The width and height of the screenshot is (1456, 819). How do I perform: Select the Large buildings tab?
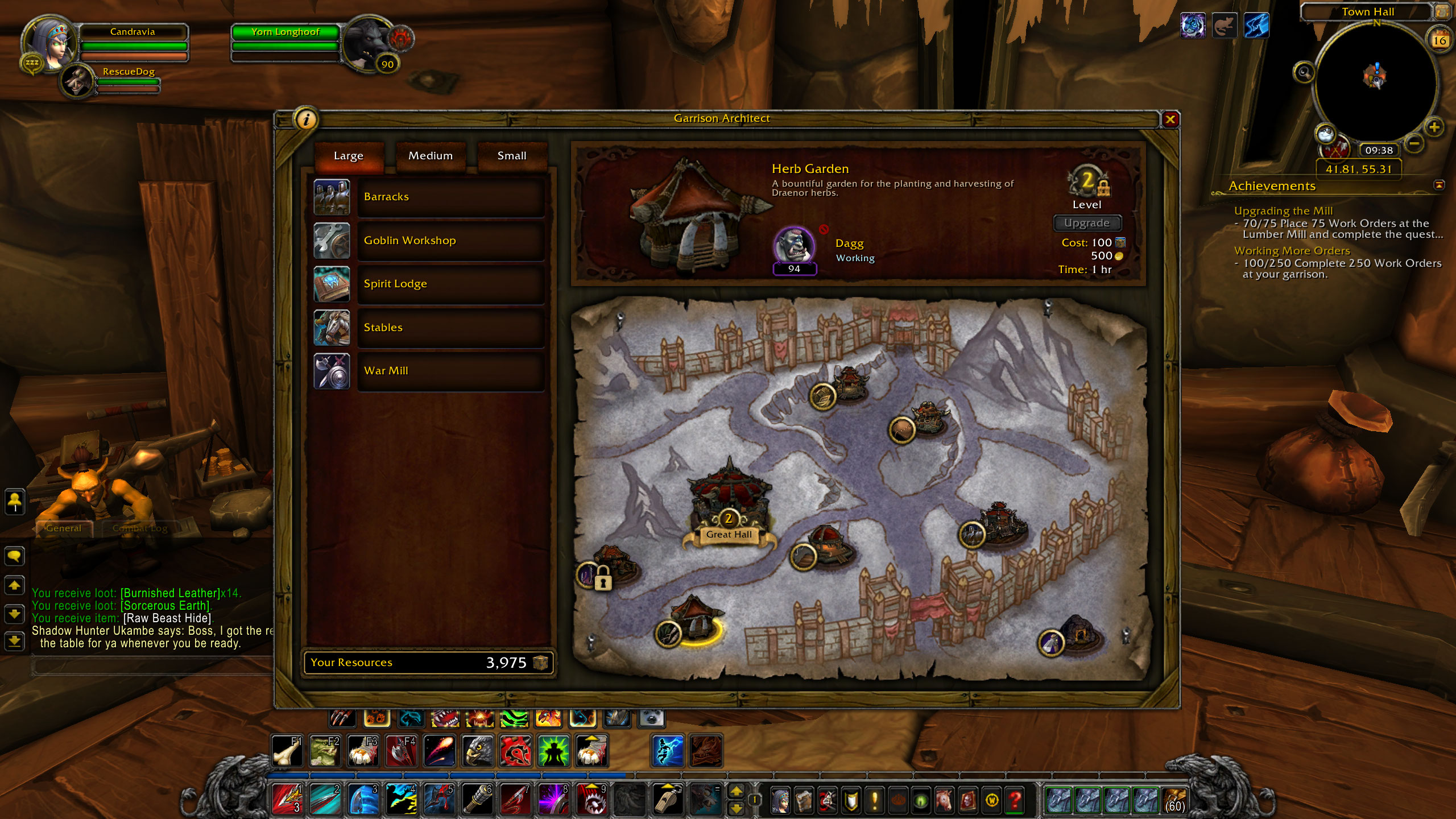(x=349, y=156)
